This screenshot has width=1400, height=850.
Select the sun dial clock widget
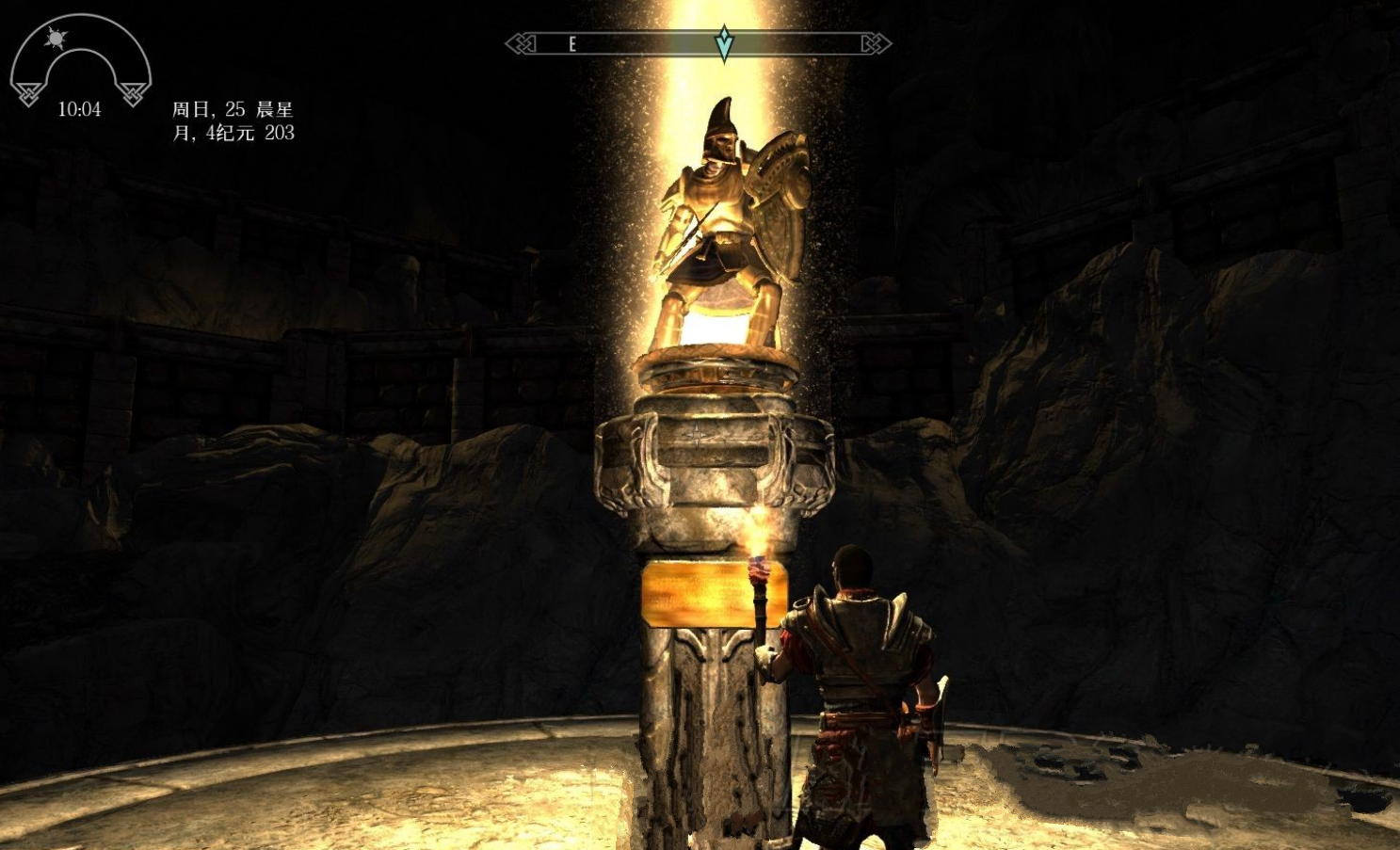point(79,62)
